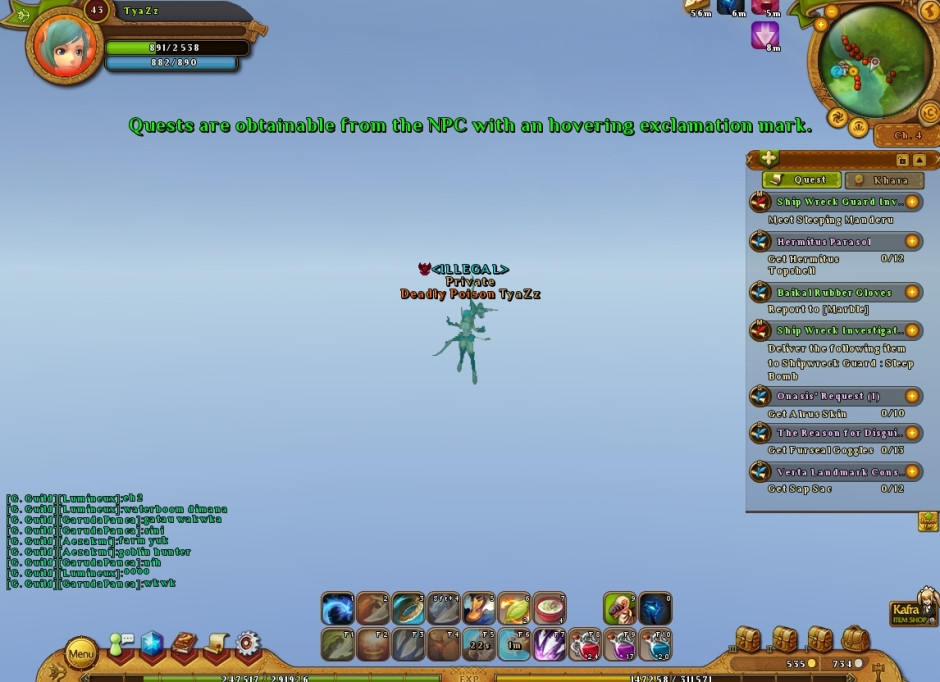The width and height of the screenshot is (940, 682).
Task: Open the Kafra Item Shop
Action: [x=912, y=611]
